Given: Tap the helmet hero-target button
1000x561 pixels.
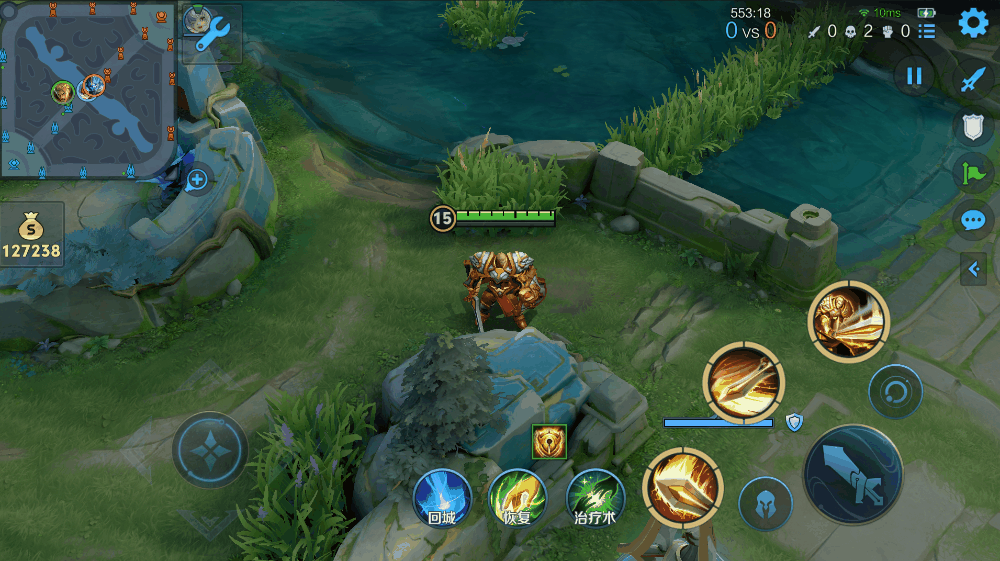Looking at the screenshot, I should click(x=764, y=502).
